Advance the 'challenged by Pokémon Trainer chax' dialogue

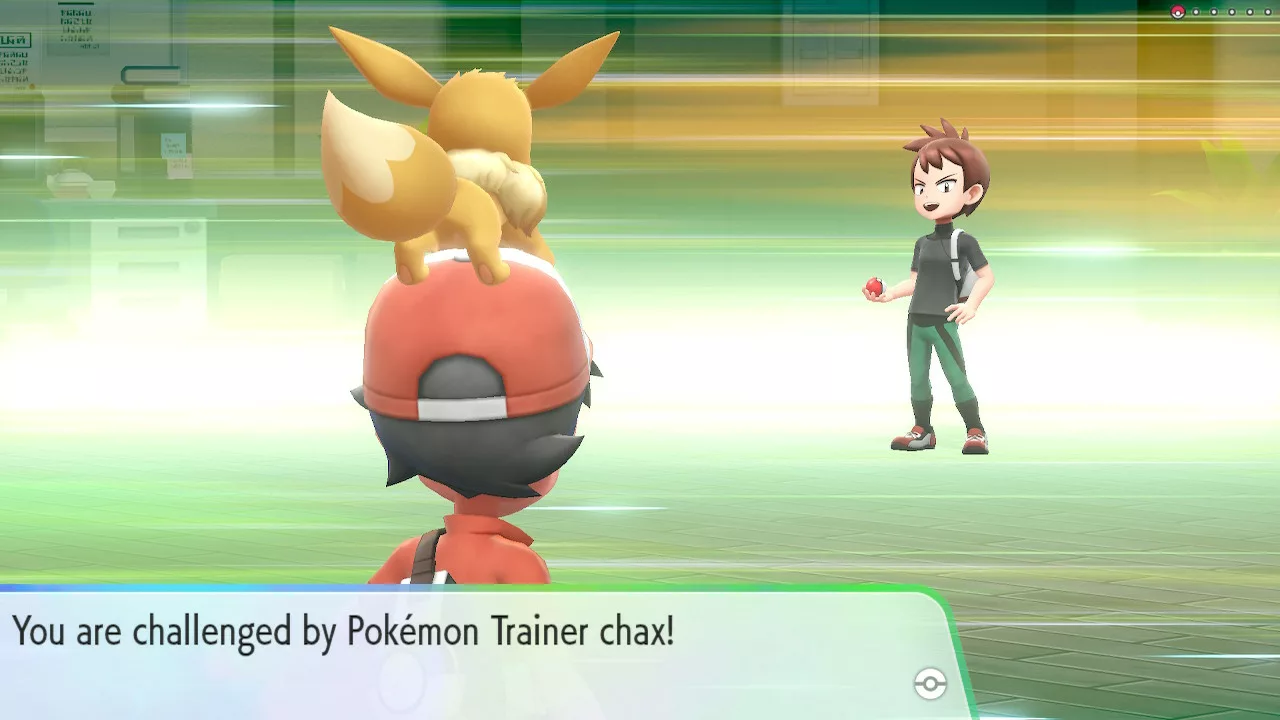coord(470,650)
